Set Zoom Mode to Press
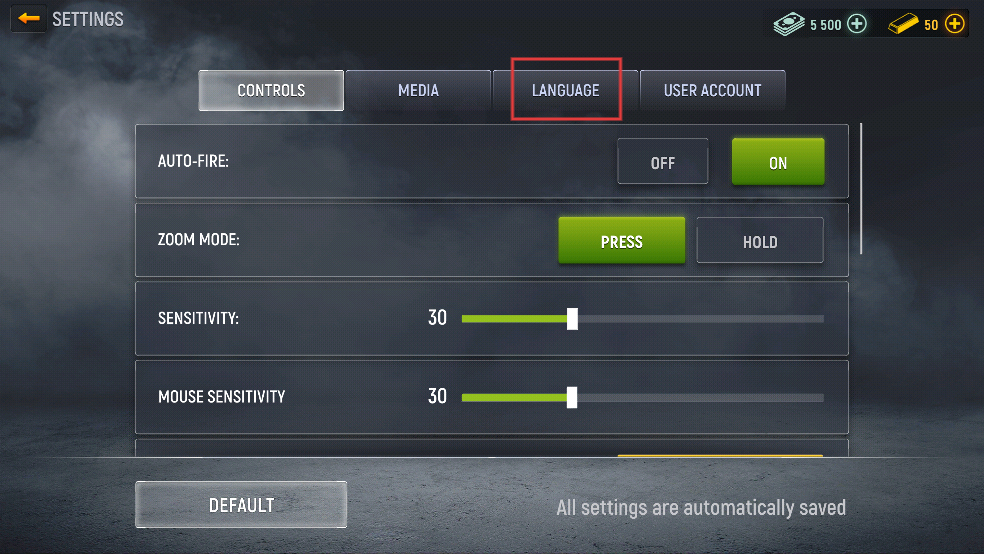Viewport: 984px width, 554px height. pos(621,241)
